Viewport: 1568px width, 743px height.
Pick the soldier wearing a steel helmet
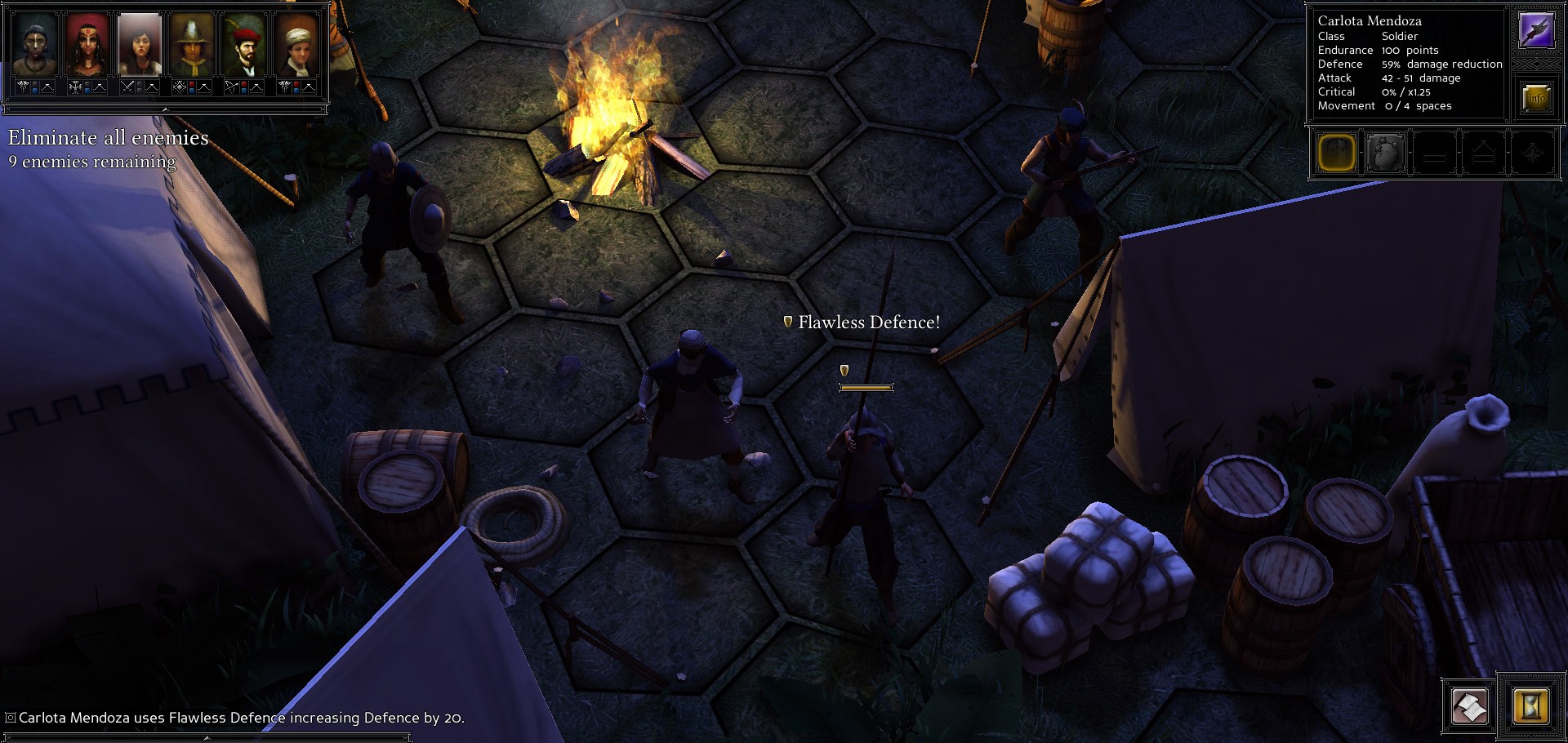[192, 46]
